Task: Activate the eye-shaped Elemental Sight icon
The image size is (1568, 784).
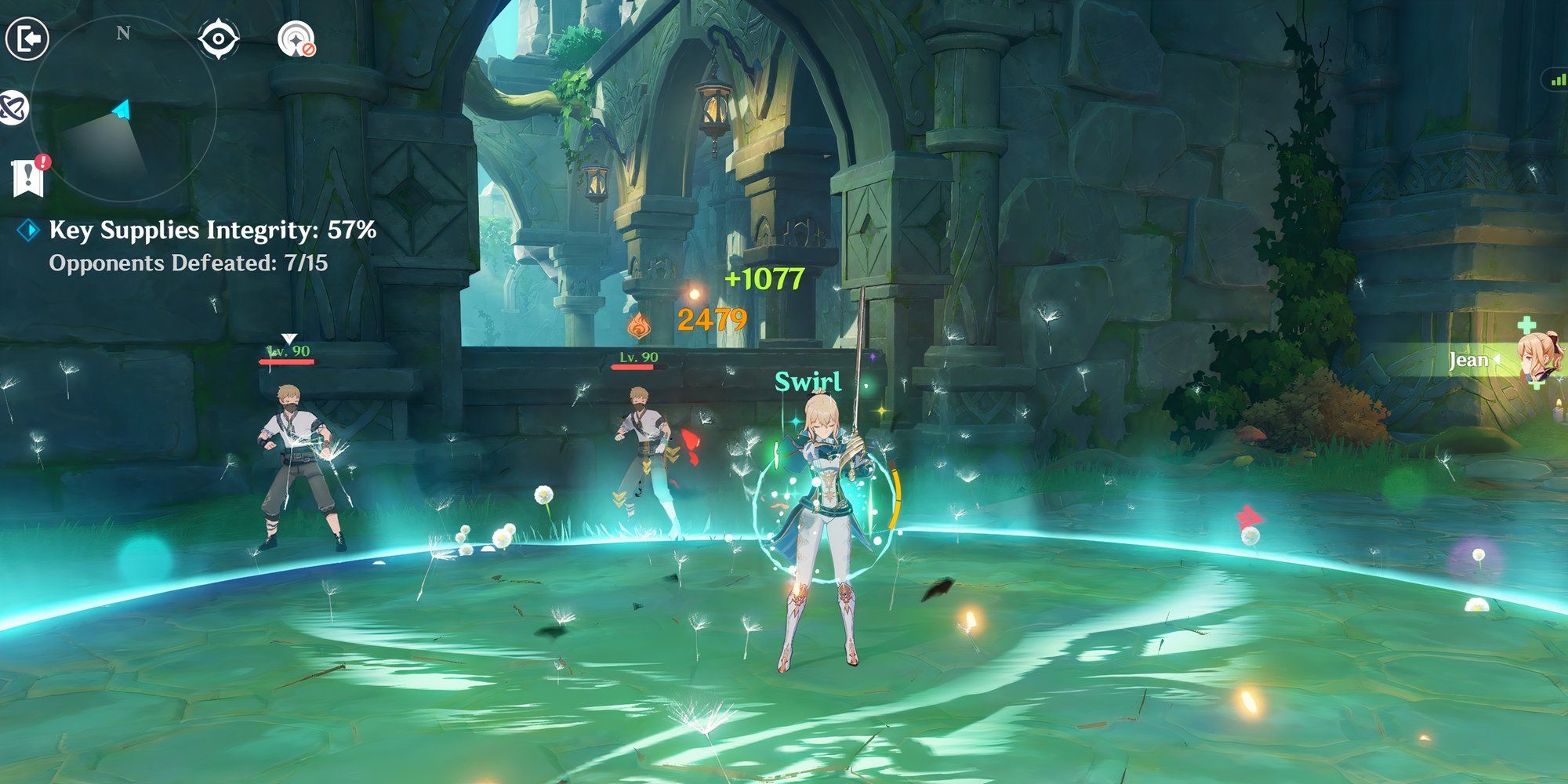Action: coord(218,39)
